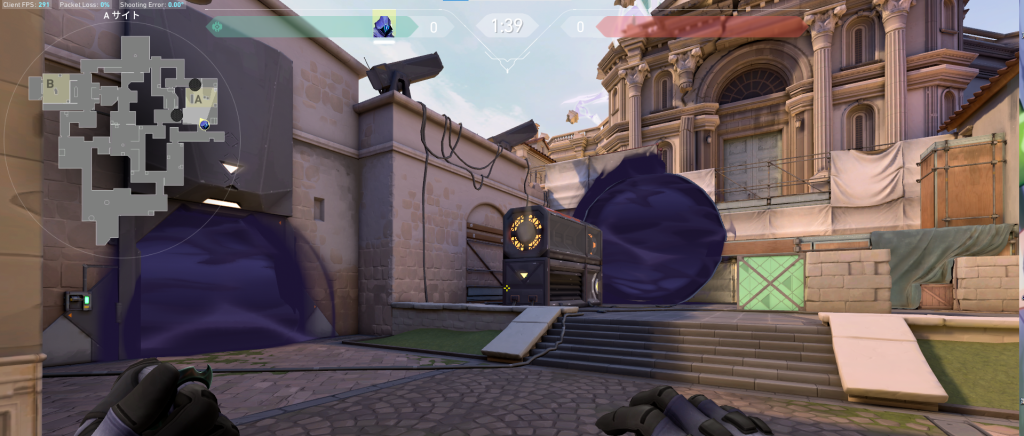
Task: Select the A site marker on the minimap
Action: pos(197,98)
